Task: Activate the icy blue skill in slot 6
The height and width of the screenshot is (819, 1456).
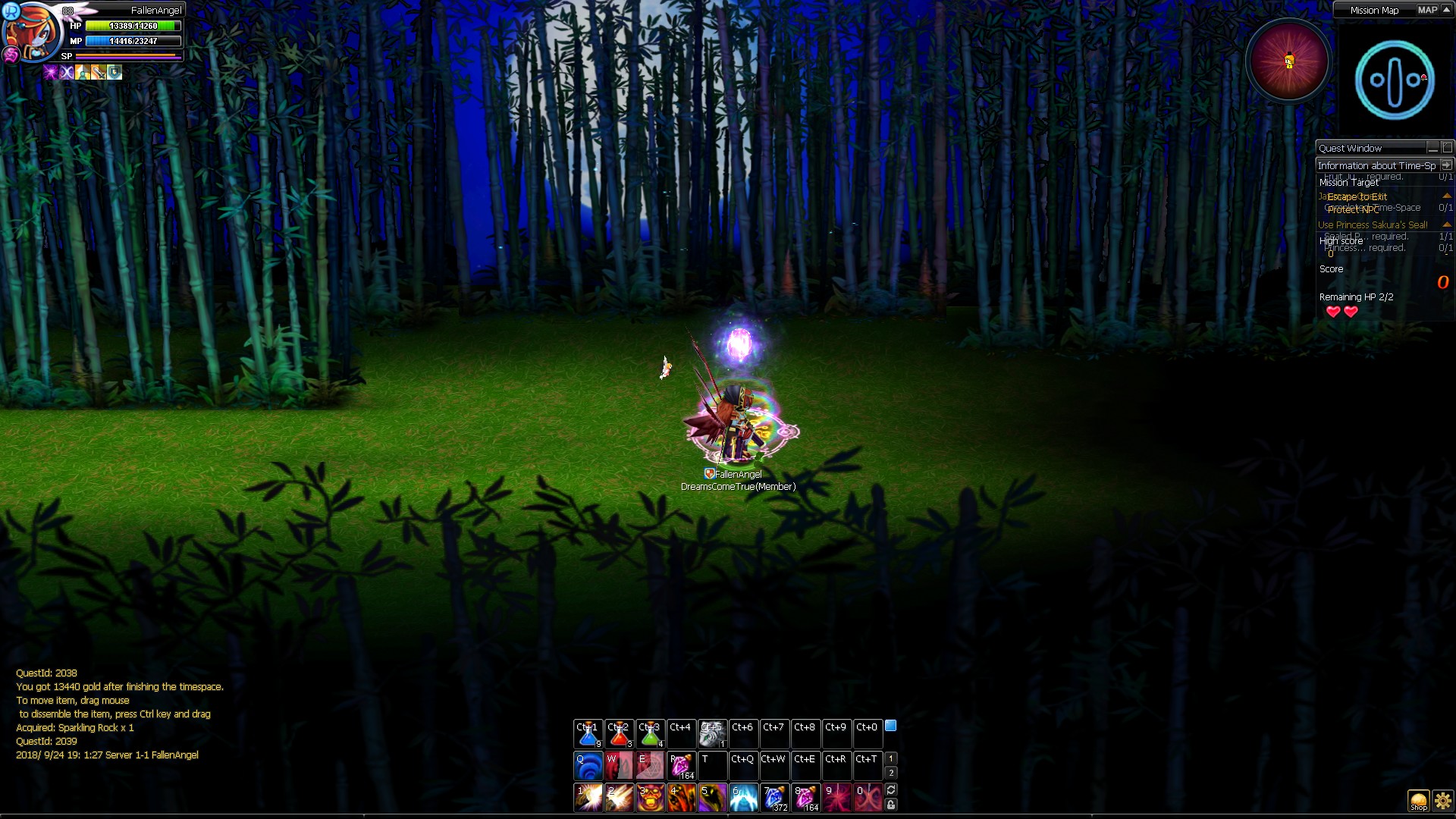Action: pos(743,798)
